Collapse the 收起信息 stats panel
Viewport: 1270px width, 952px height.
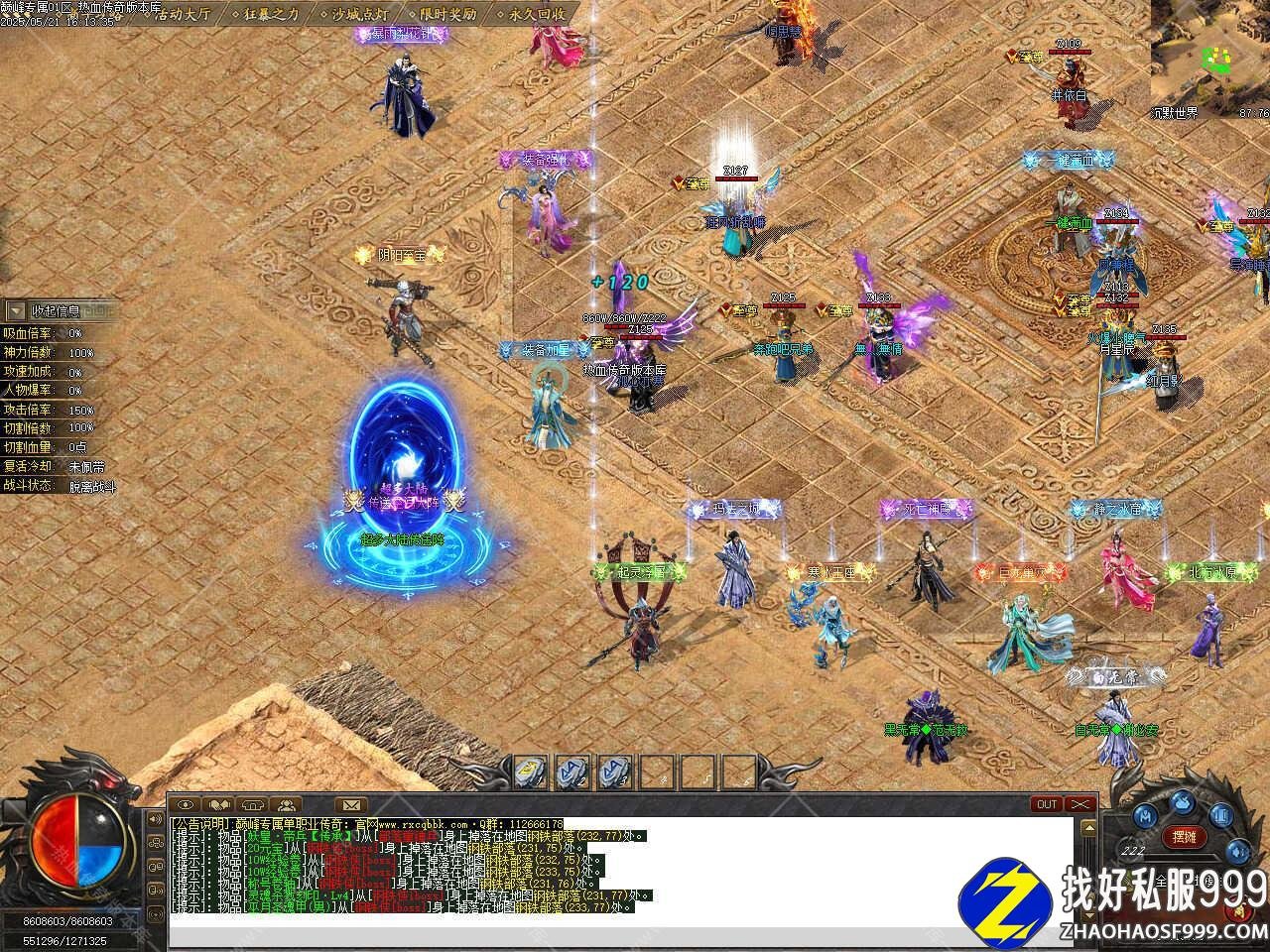[x=62, y=310]
